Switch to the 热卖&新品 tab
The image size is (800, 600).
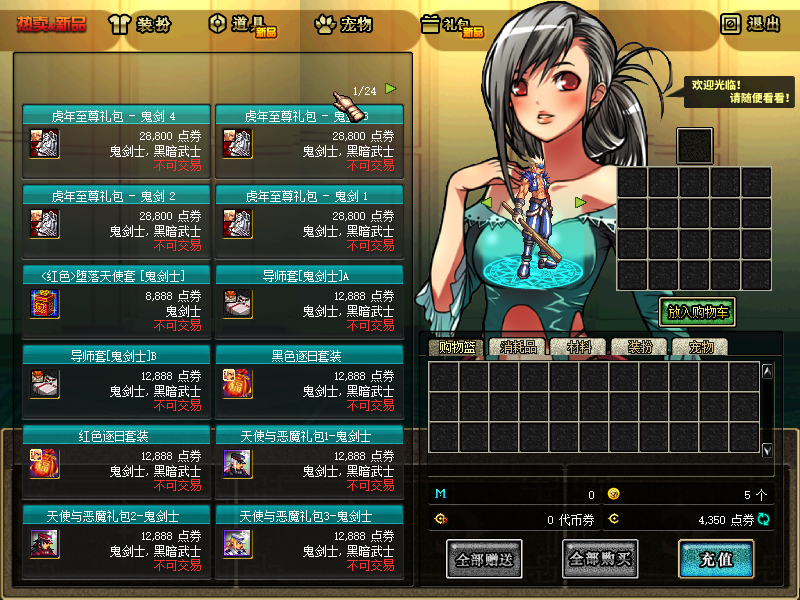pos(51,23)
